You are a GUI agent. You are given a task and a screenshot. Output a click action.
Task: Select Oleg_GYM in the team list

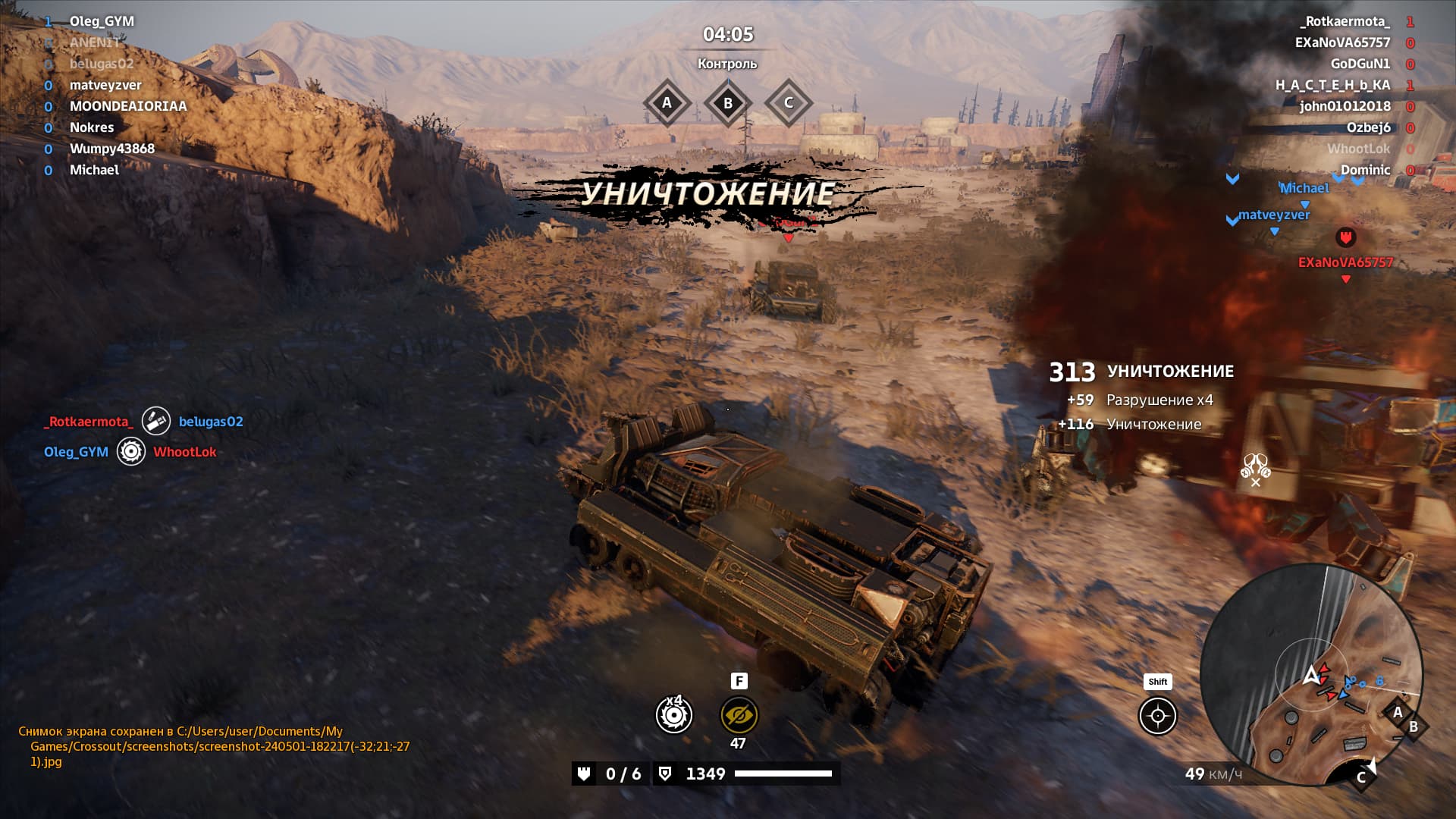click(x=102, y=21)
